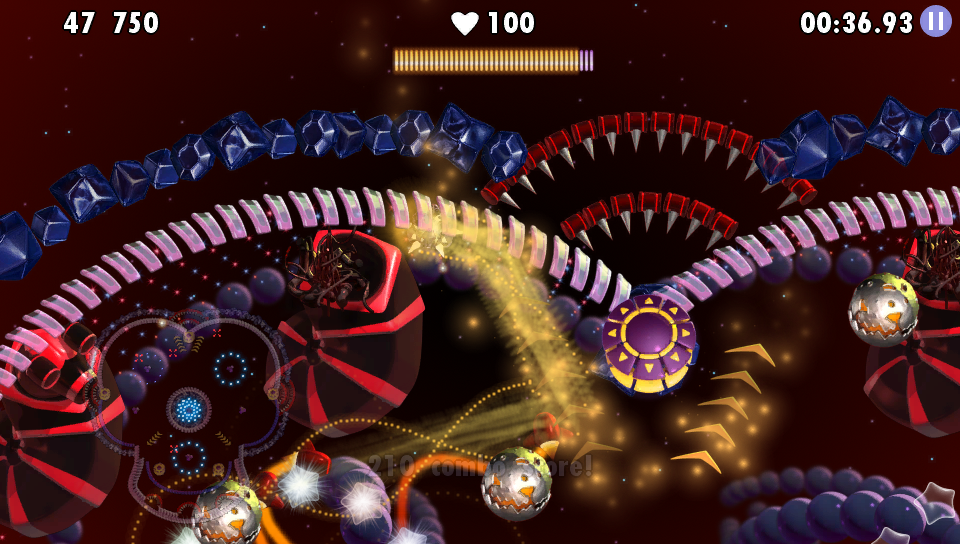The height and width of the screenshot is (544, 960).
Task: Pause the game with the round button
Action: tap(936, 21)
